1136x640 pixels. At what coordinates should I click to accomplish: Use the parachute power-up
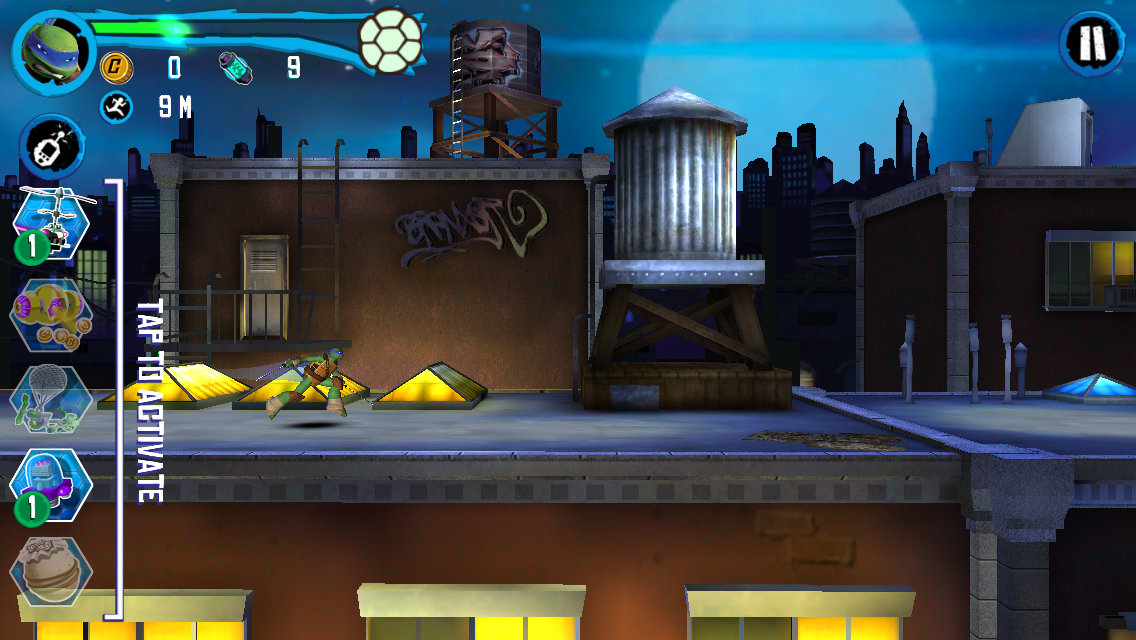50,402
